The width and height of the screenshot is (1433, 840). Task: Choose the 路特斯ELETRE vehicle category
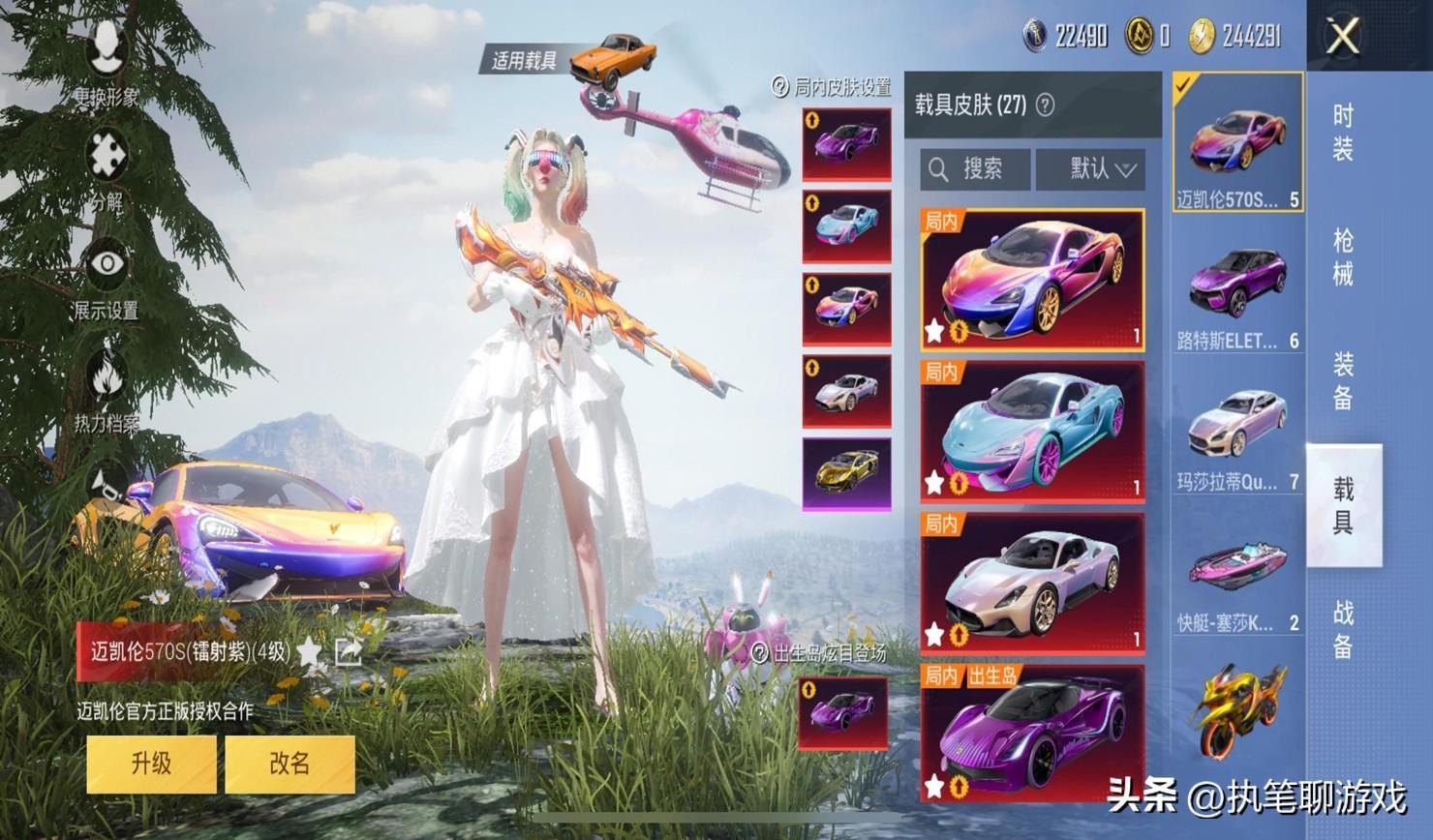pos(1237,294)
